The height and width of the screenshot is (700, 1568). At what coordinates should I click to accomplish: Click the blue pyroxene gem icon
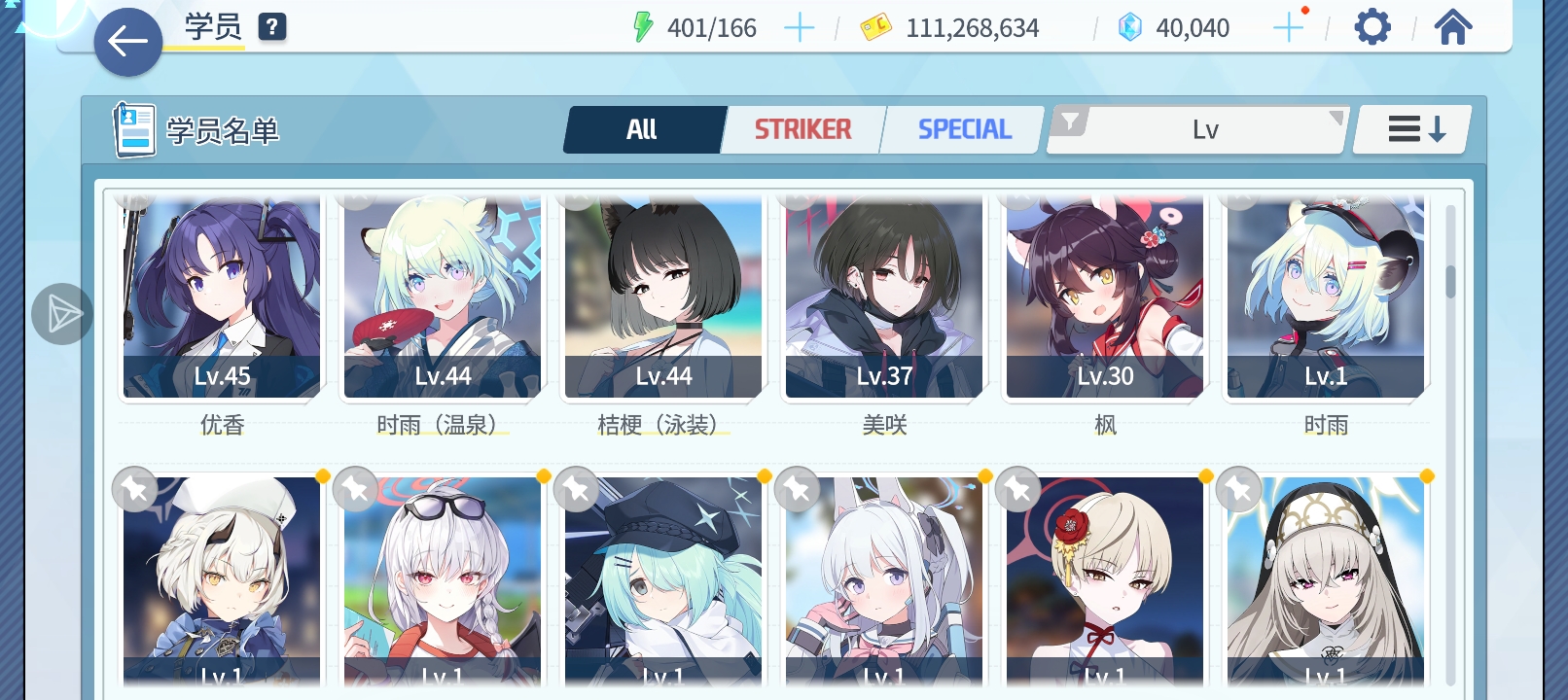point(1128,27)
